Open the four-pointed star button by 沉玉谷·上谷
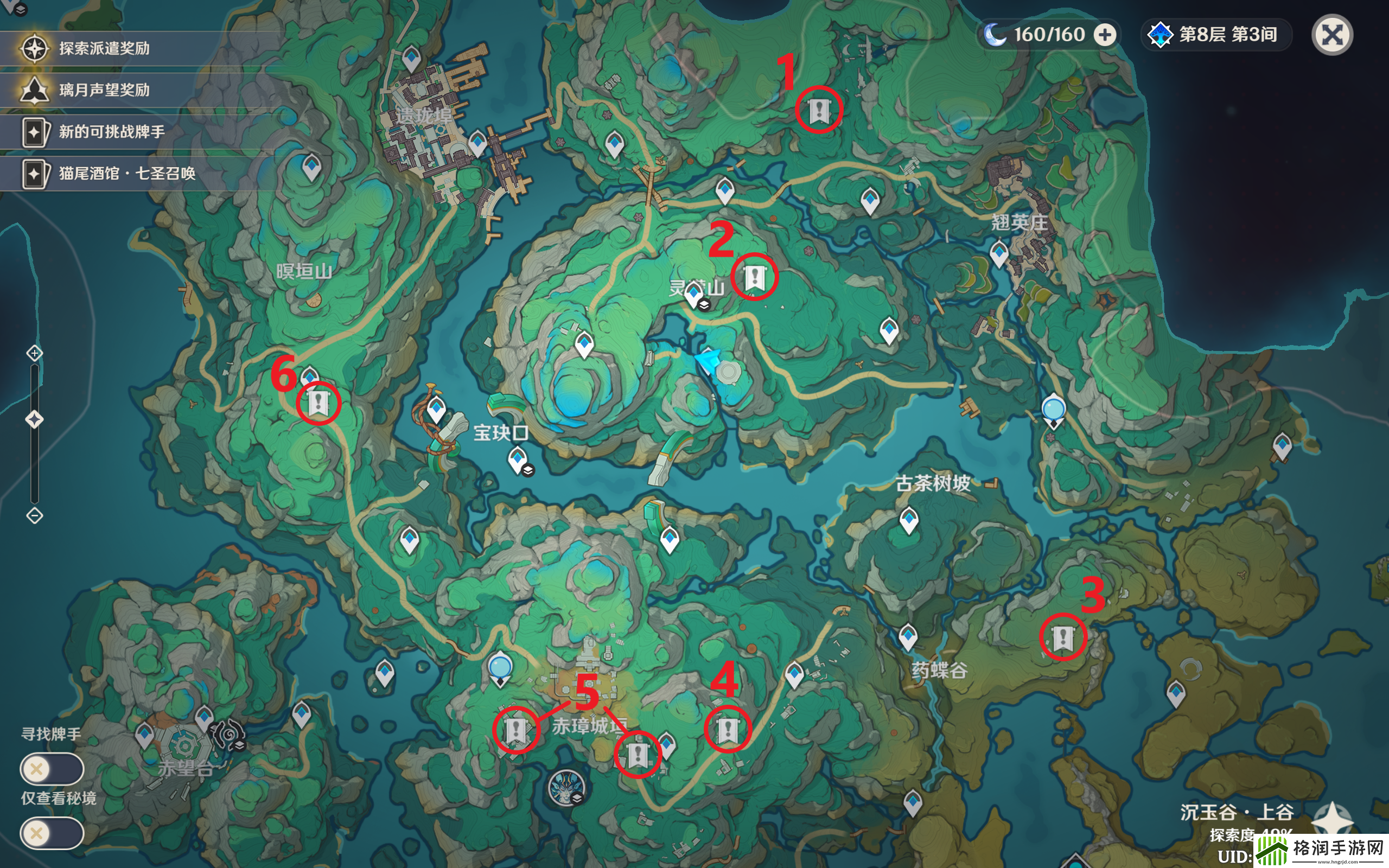 (1333, 819)
